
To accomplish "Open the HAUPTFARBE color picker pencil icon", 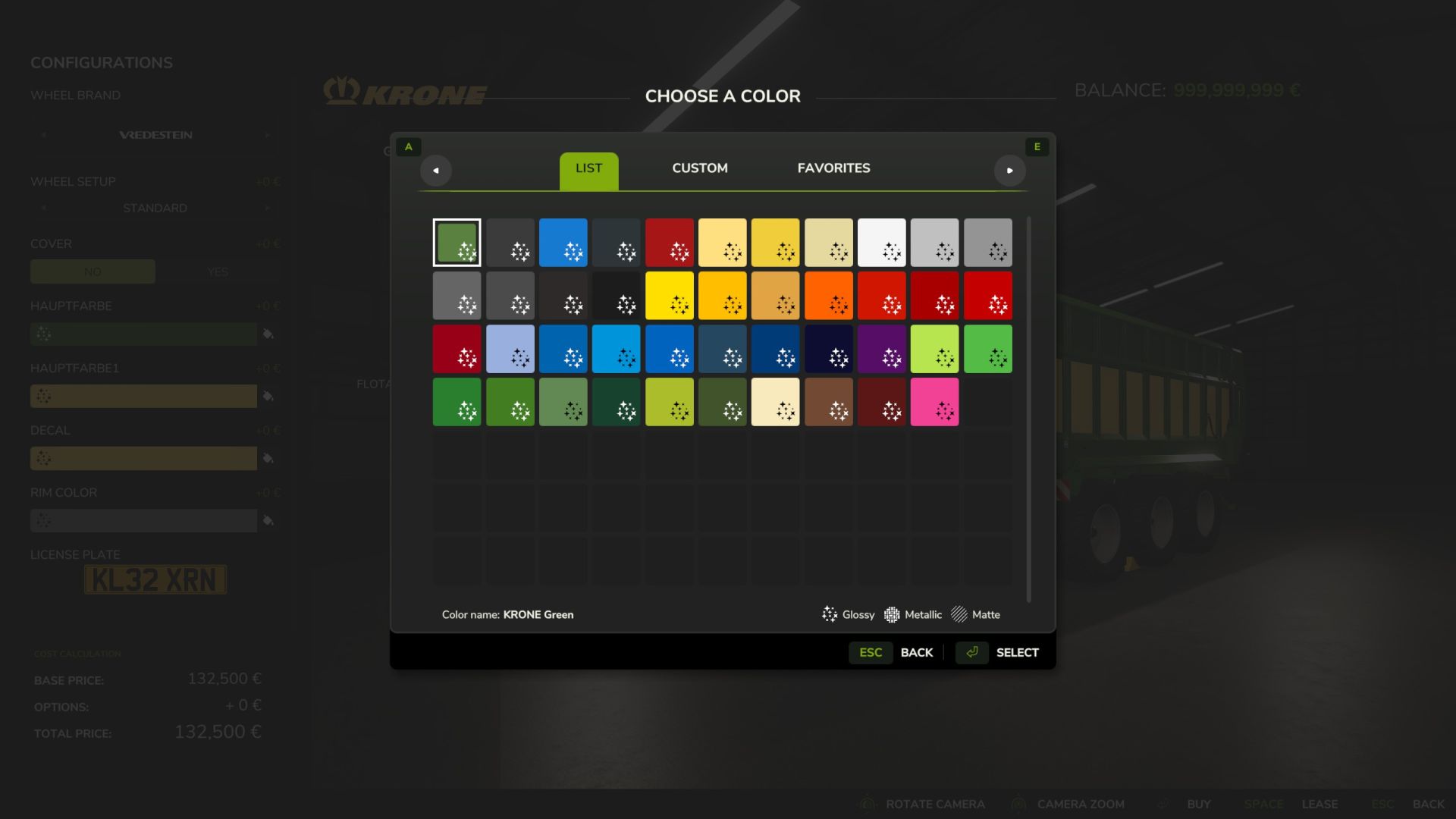I will [x=270, y=334].
